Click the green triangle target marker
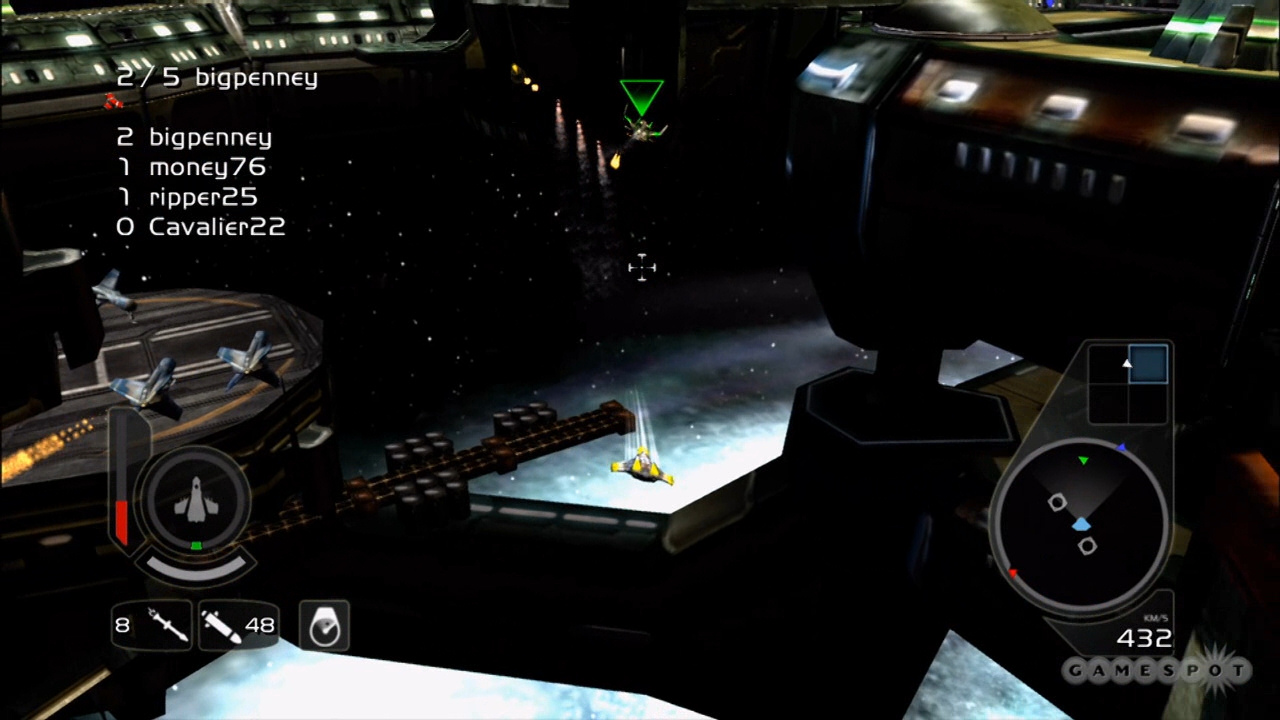Screen dimensions: 1280x720 (641, 97)
